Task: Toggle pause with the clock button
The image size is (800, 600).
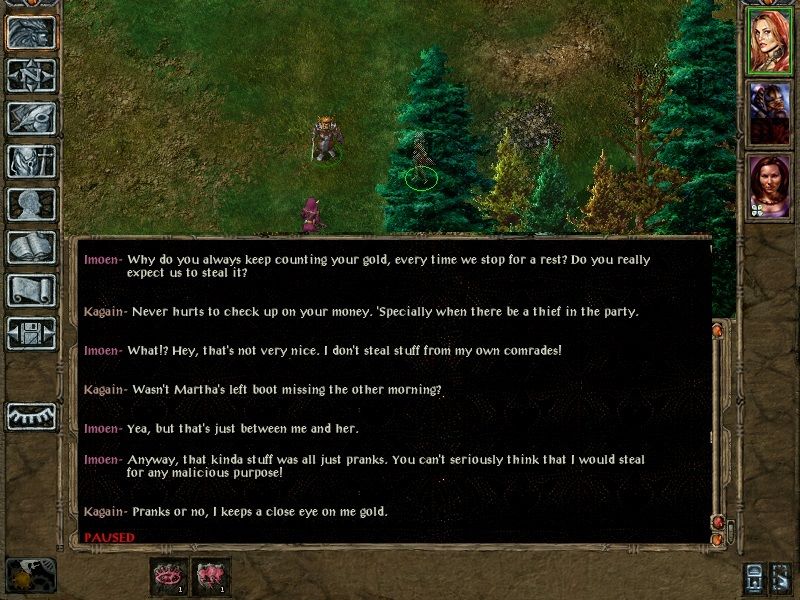Action: pos(30,575)
